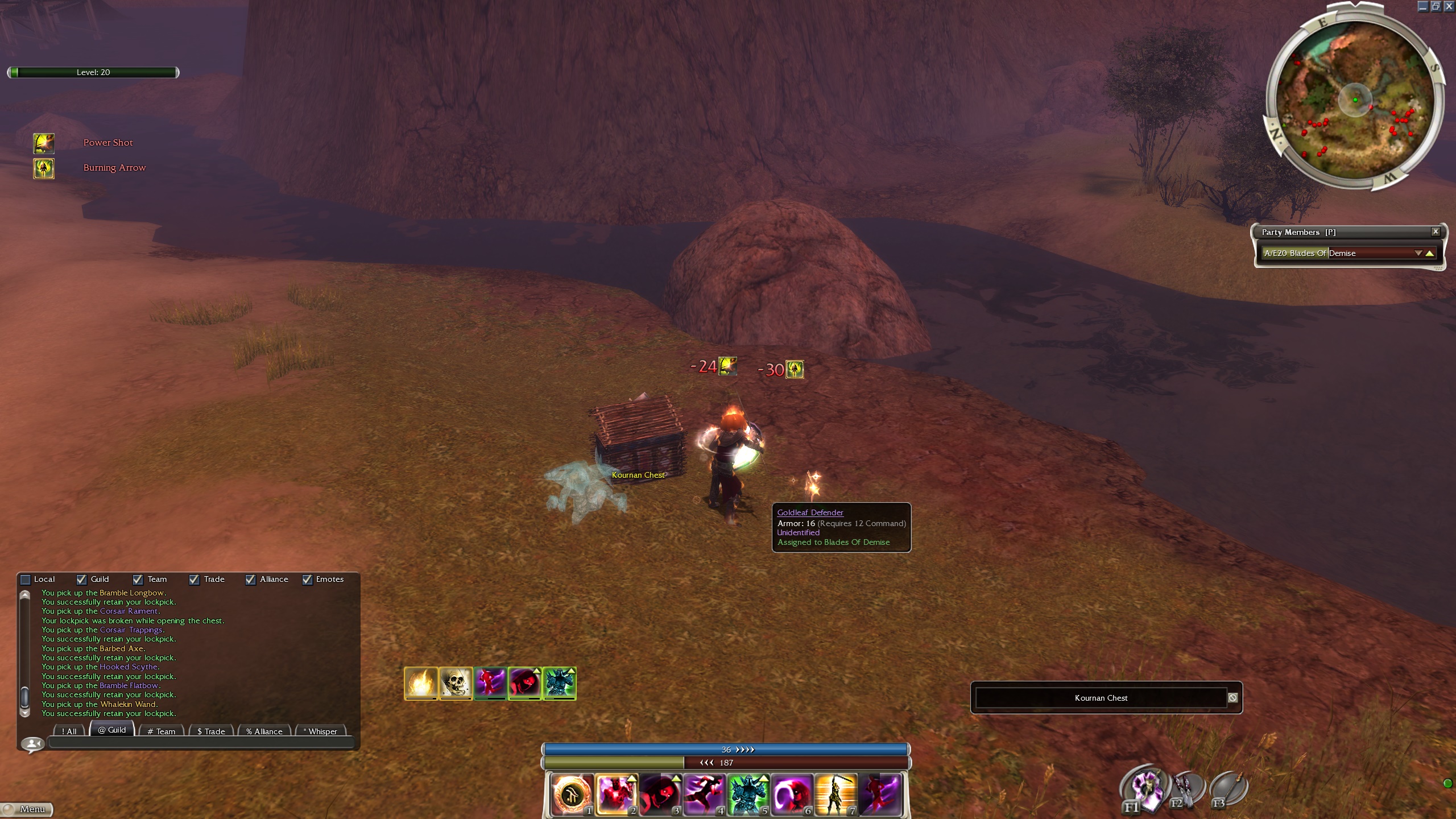Image resolution: width=1456 pixels, height=819 pixels.
Task: Toggle the Trade chat filter checkbox
Action: coord(195,580)
